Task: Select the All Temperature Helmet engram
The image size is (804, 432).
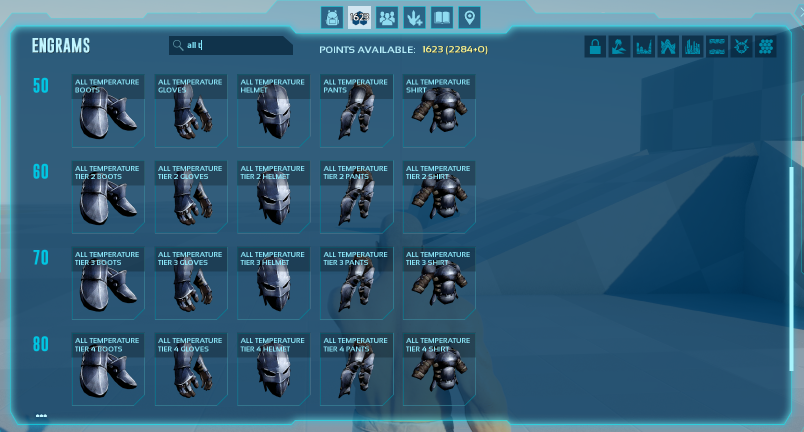Action: pyautogui.click(x=273, y=110)
